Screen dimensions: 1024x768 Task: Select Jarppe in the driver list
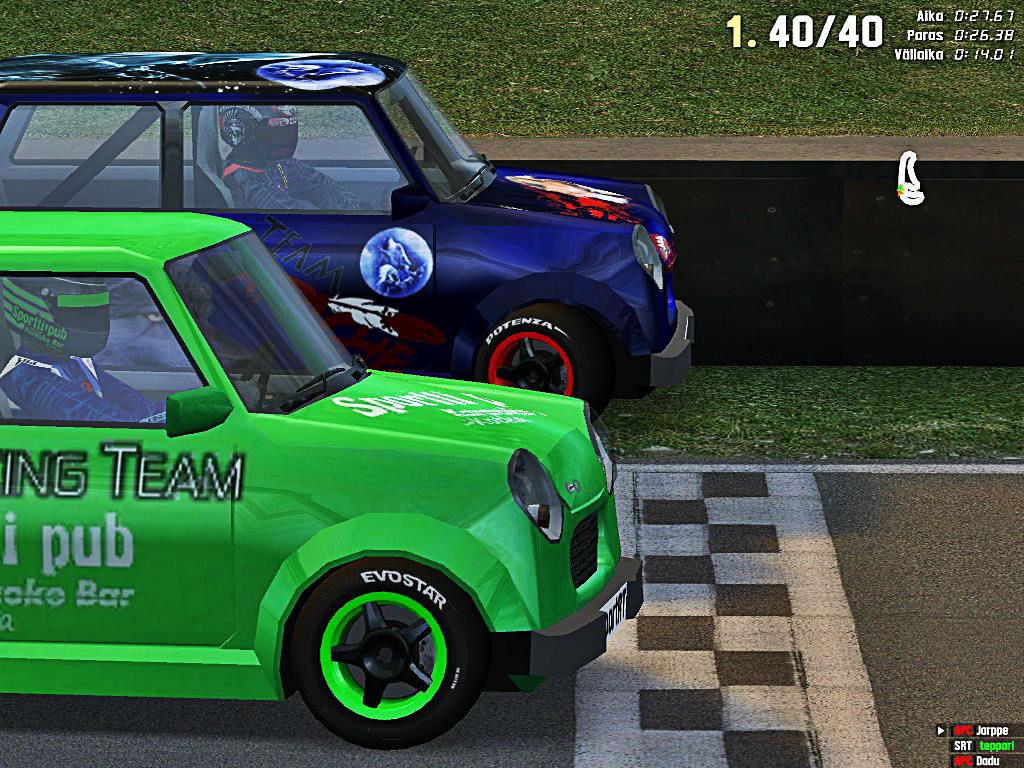(x=993, y=731)
